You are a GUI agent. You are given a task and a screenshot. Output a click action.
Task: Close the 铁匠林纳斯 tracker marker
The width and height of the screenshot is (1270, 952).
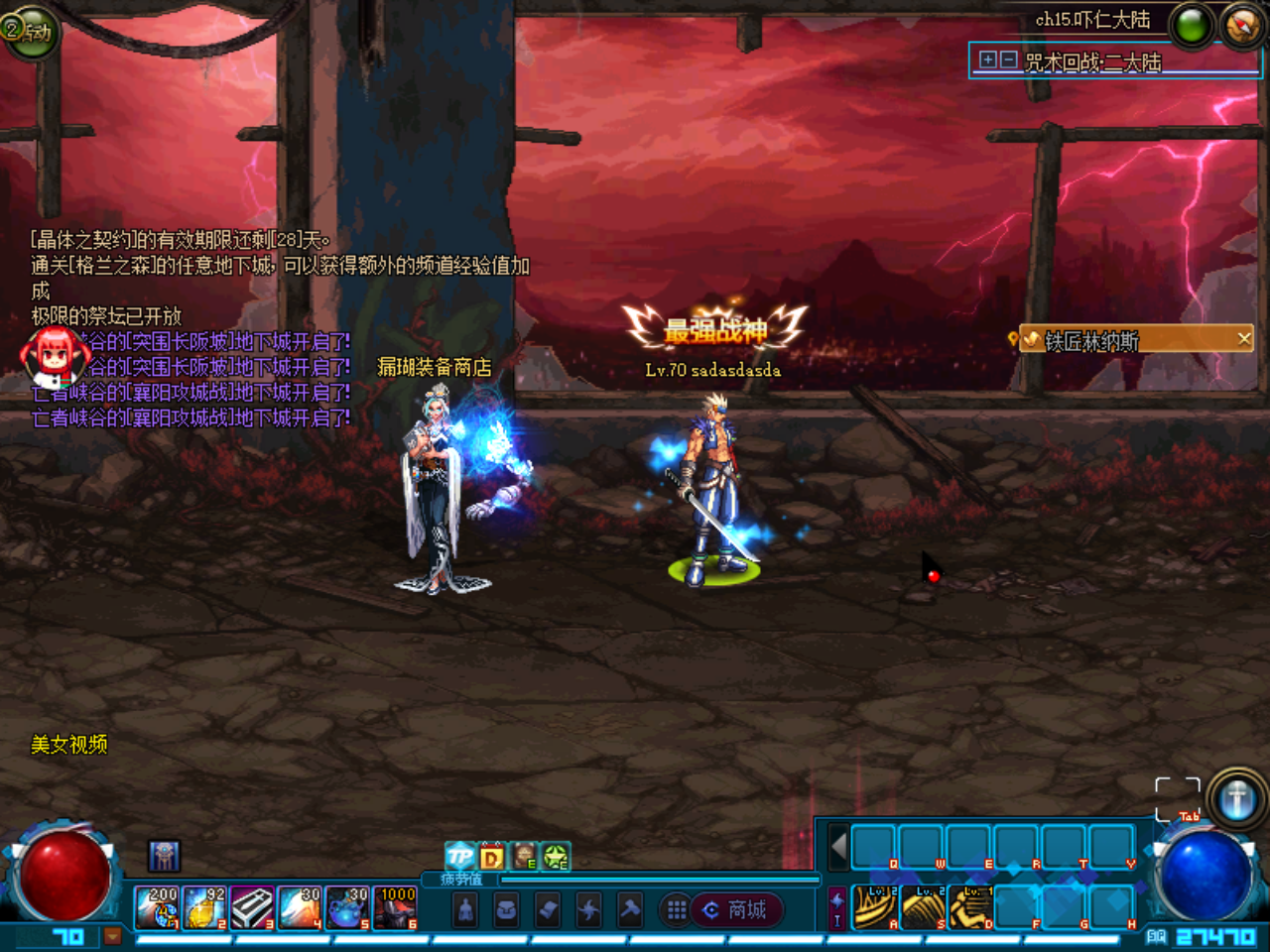point(1244,339)
